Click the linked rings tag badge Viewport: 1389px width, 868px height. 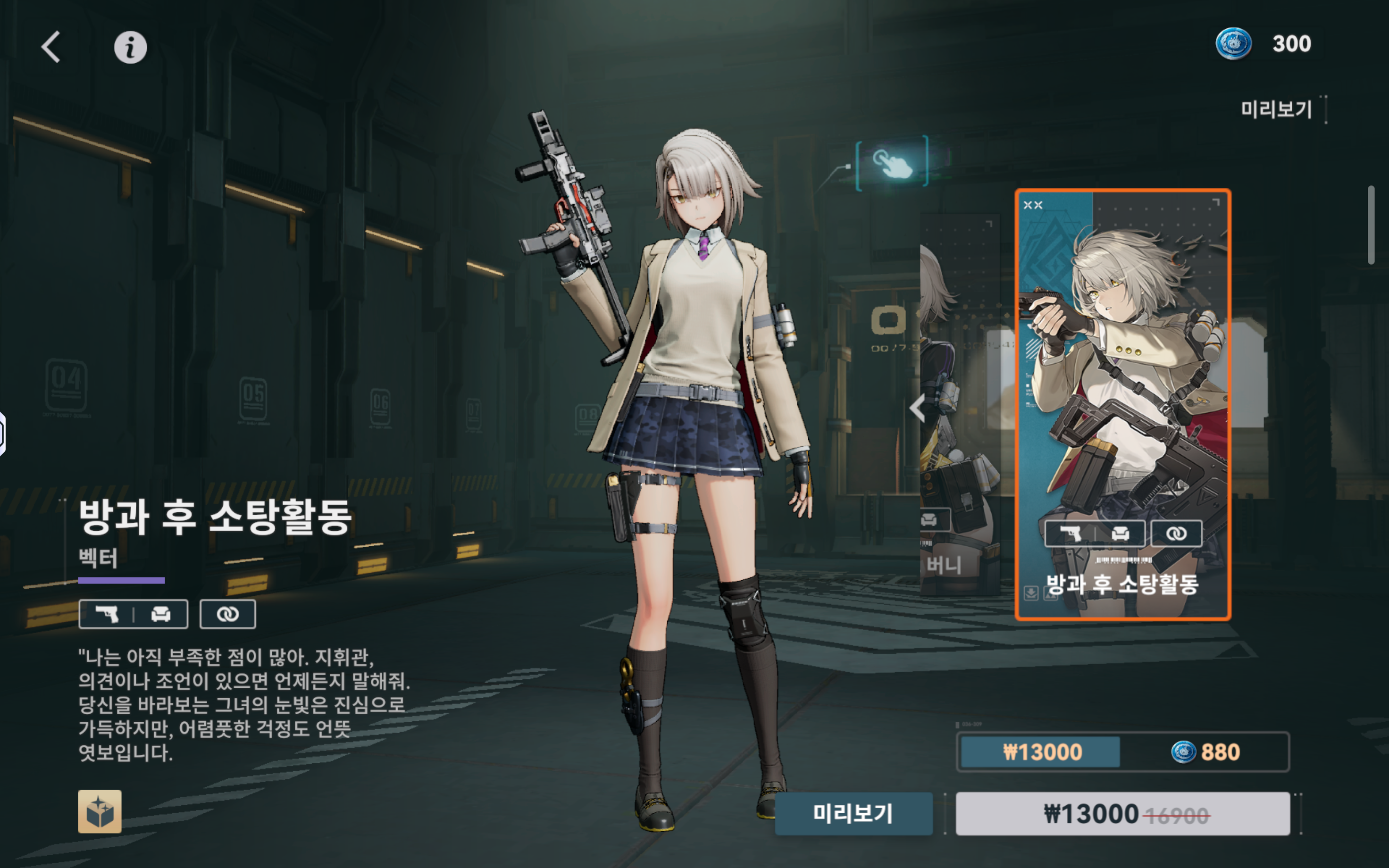click(x=227, y=614)
